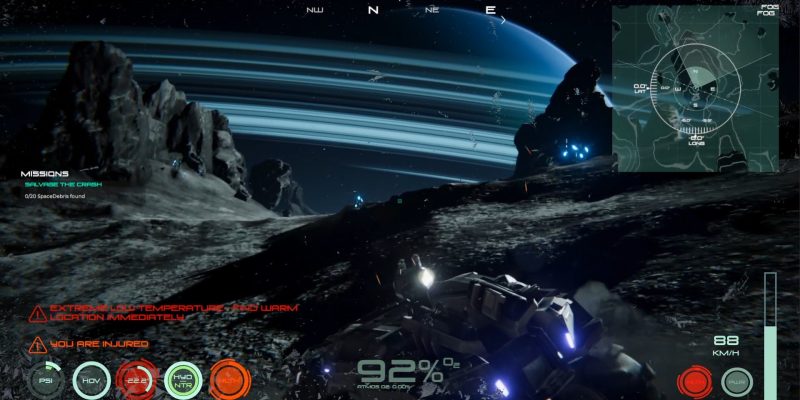800x400 pixels.
Task: Activate the grey PWR power icon
Action: pos(736,381)
